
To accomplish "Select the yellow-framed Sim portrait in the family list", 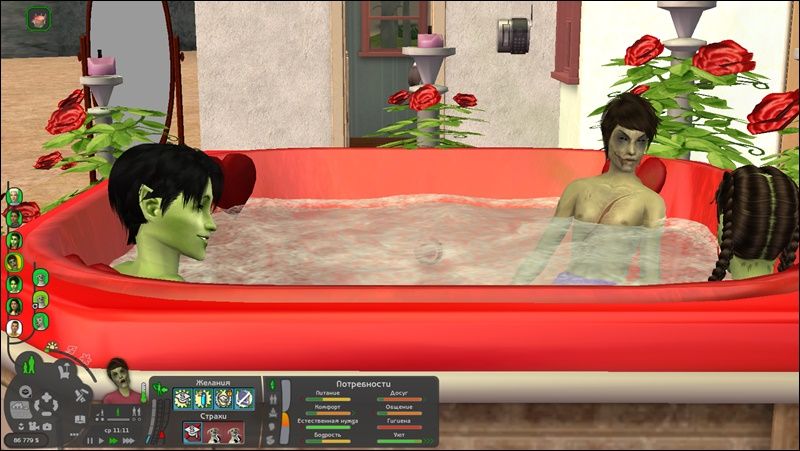I will 14,262.
